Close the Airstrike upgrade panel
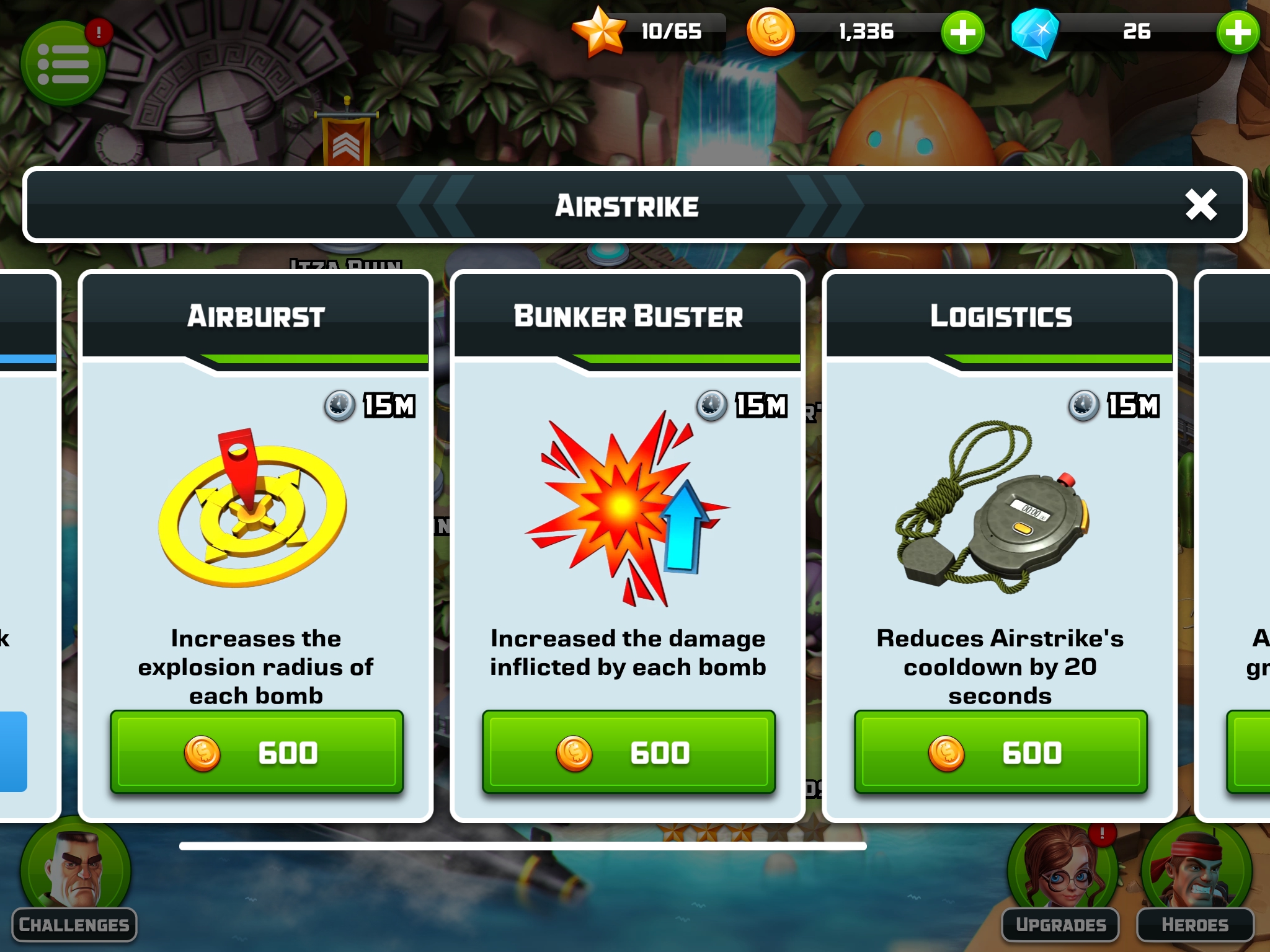This screenshot has height=952, width=1270. point(1201,205)
